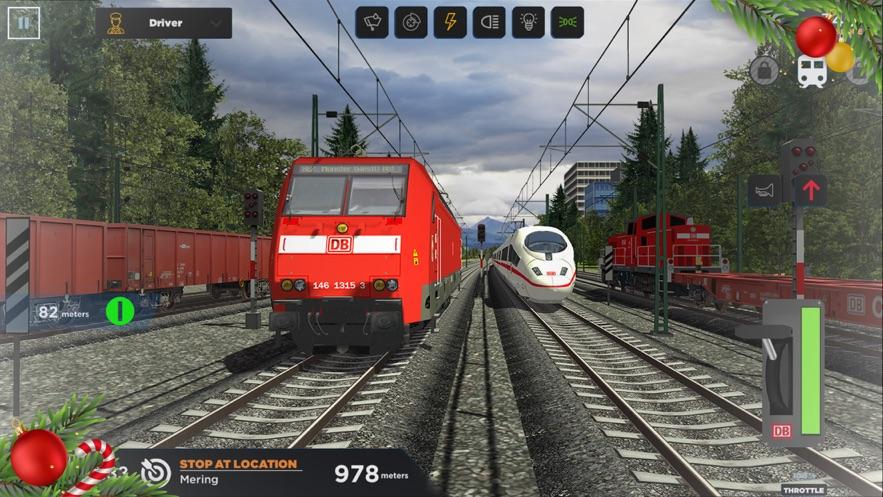The height and width of the screenshot is (497, 883).
Task: Toggle the cabin light bulb icon
Action: pyautogui.click(x=528, y=22)
